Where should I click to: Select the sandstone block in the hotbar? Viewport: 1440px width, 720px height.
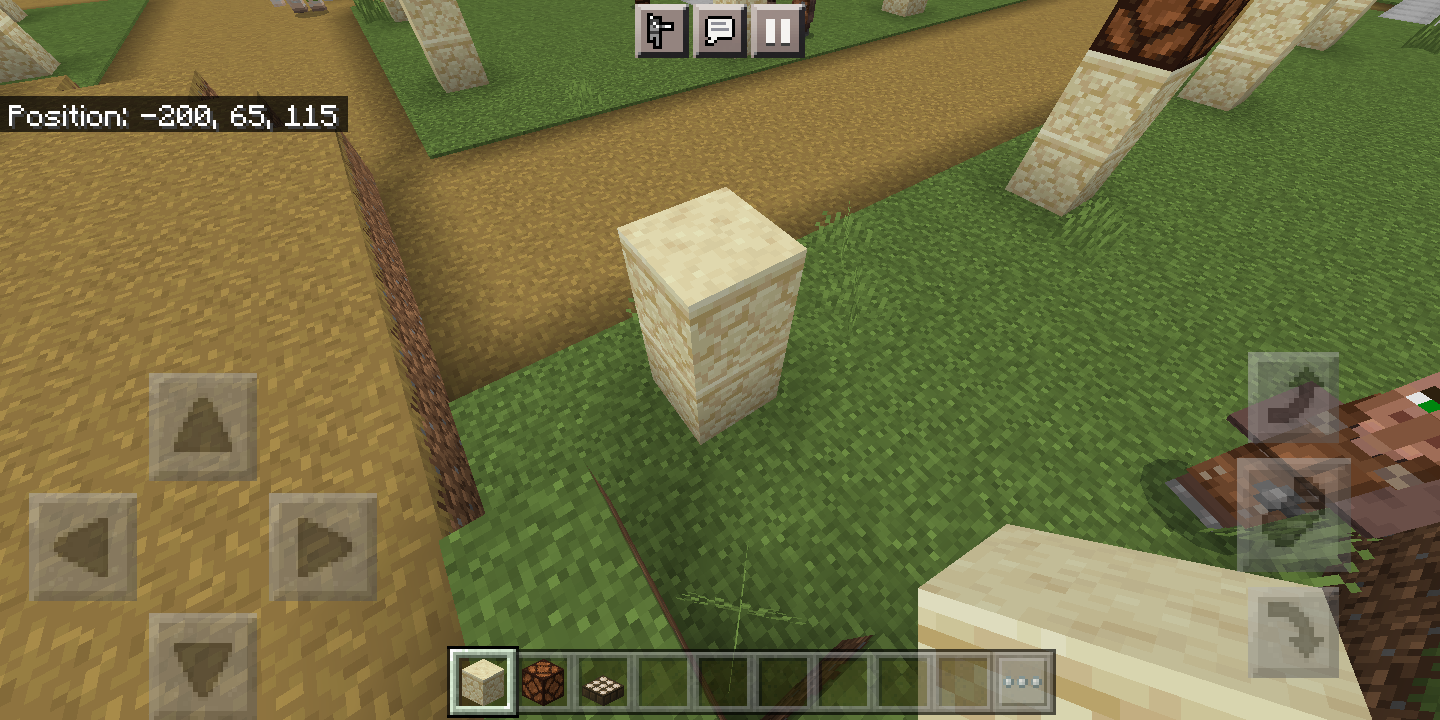(485, 679)
